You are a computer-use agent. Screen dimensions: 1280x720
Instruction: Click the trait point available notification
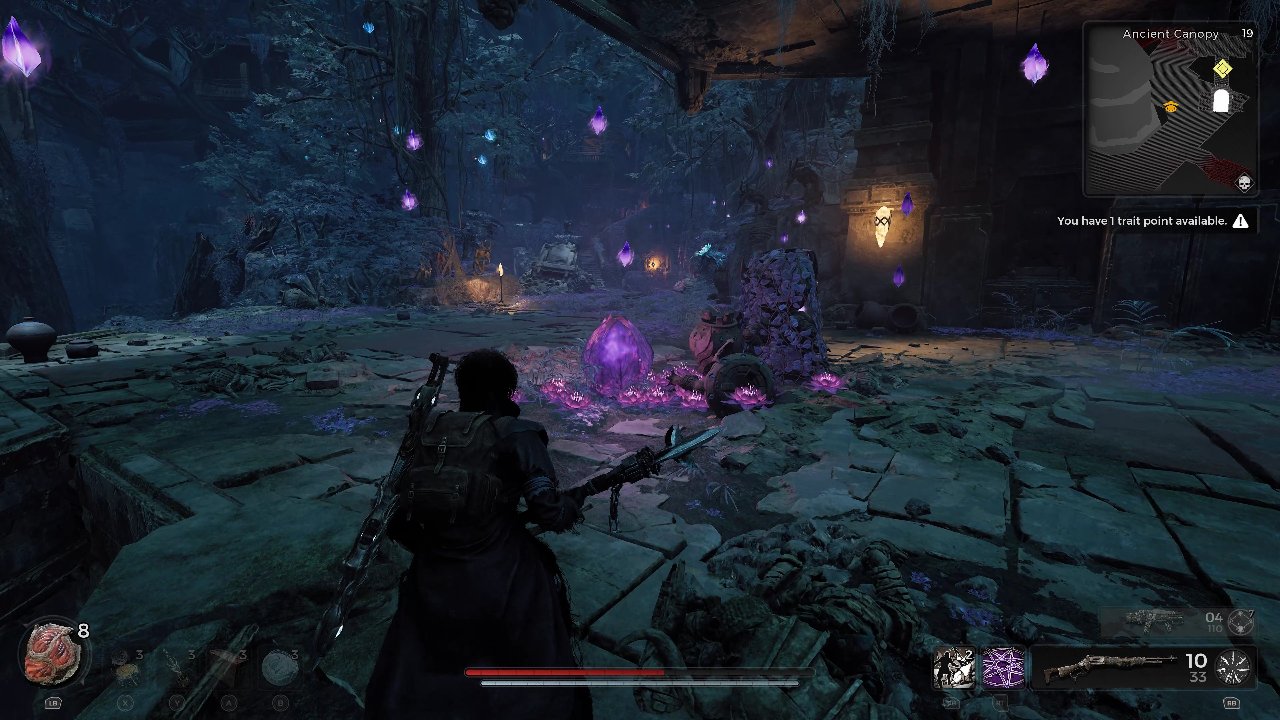coord(1140,221)
